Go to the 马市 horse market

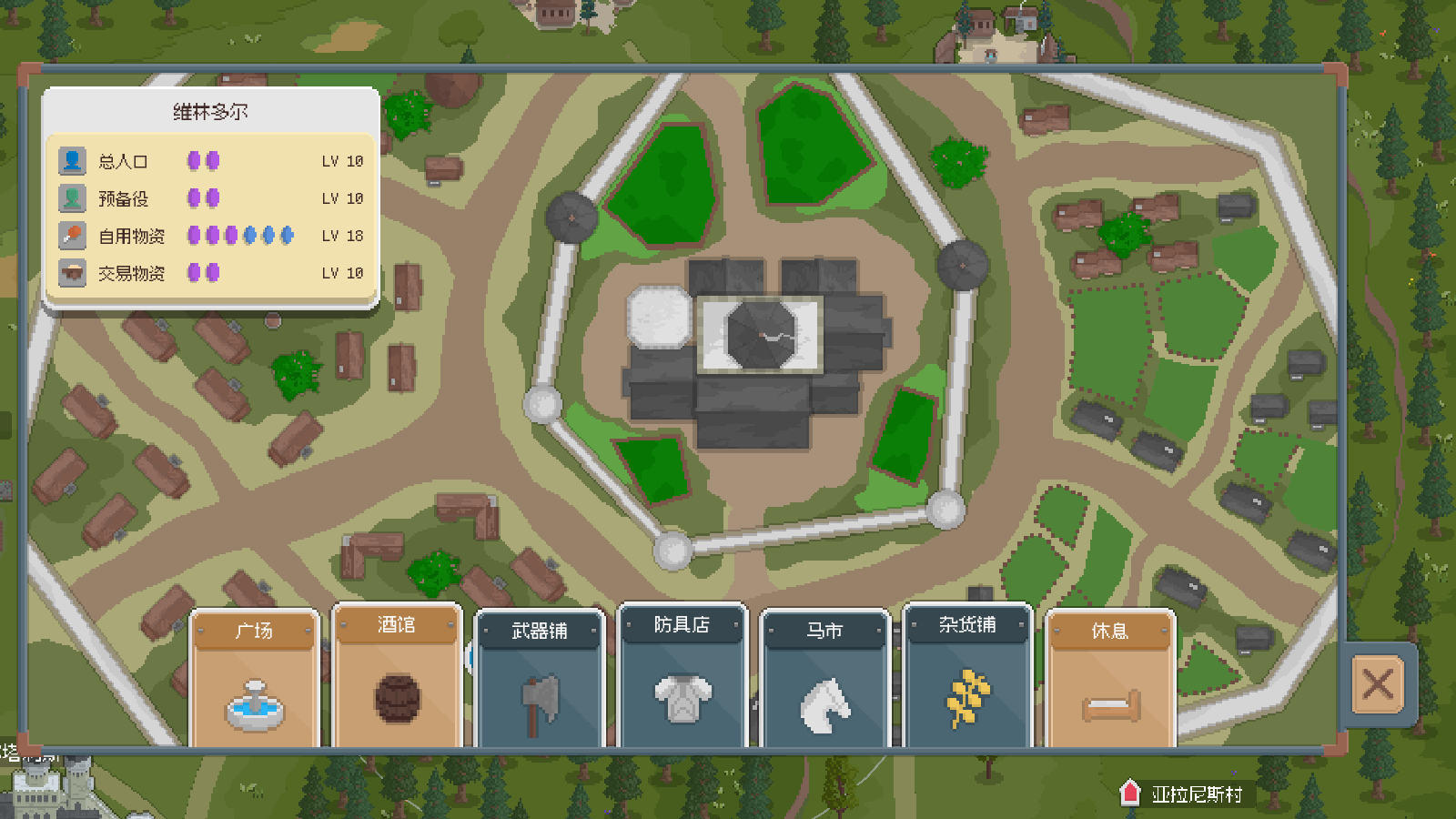click(824, 681)
